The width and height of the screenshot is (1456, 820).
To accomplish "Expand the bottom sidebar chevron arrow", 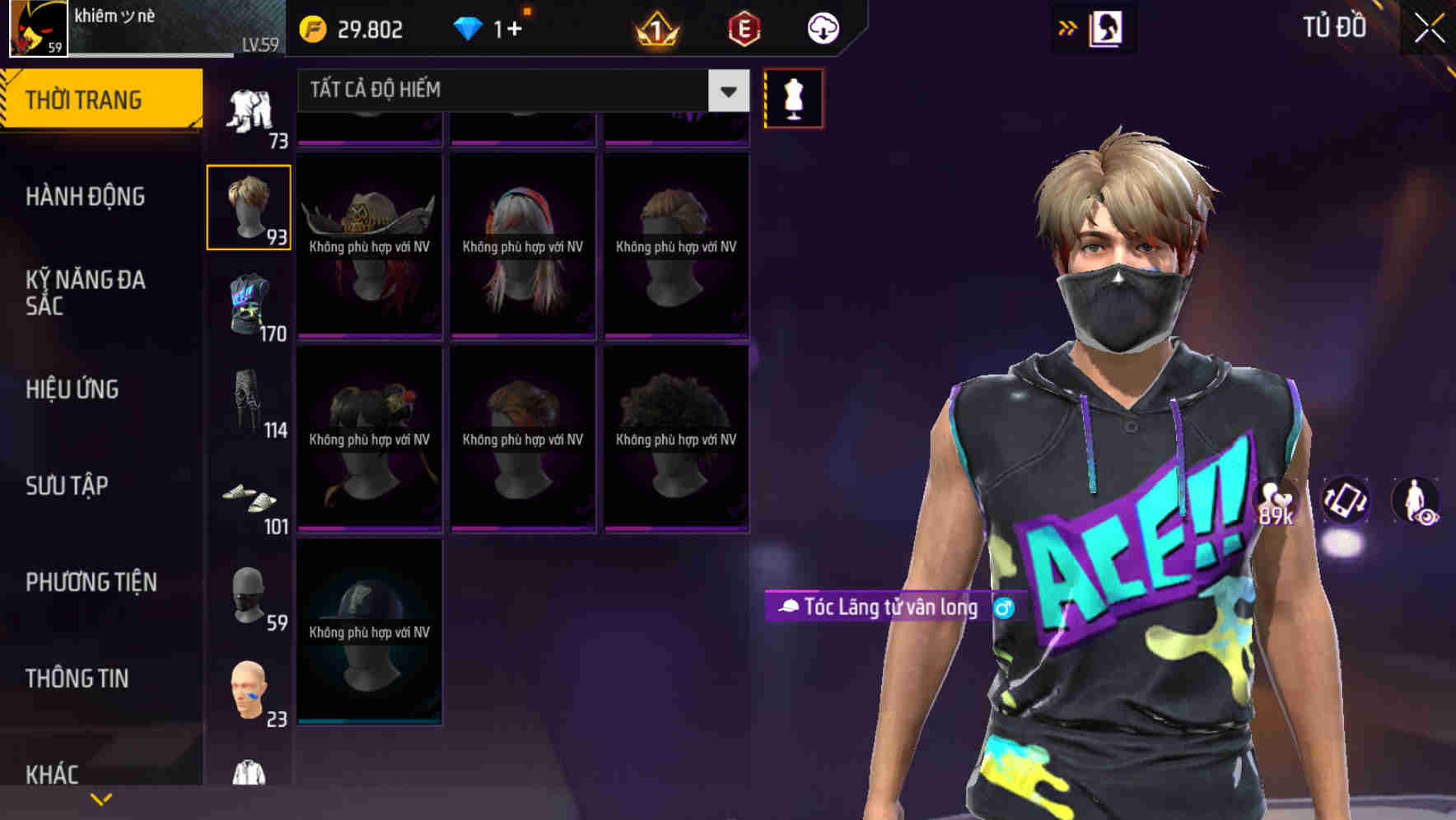I will tap(100, 797).
